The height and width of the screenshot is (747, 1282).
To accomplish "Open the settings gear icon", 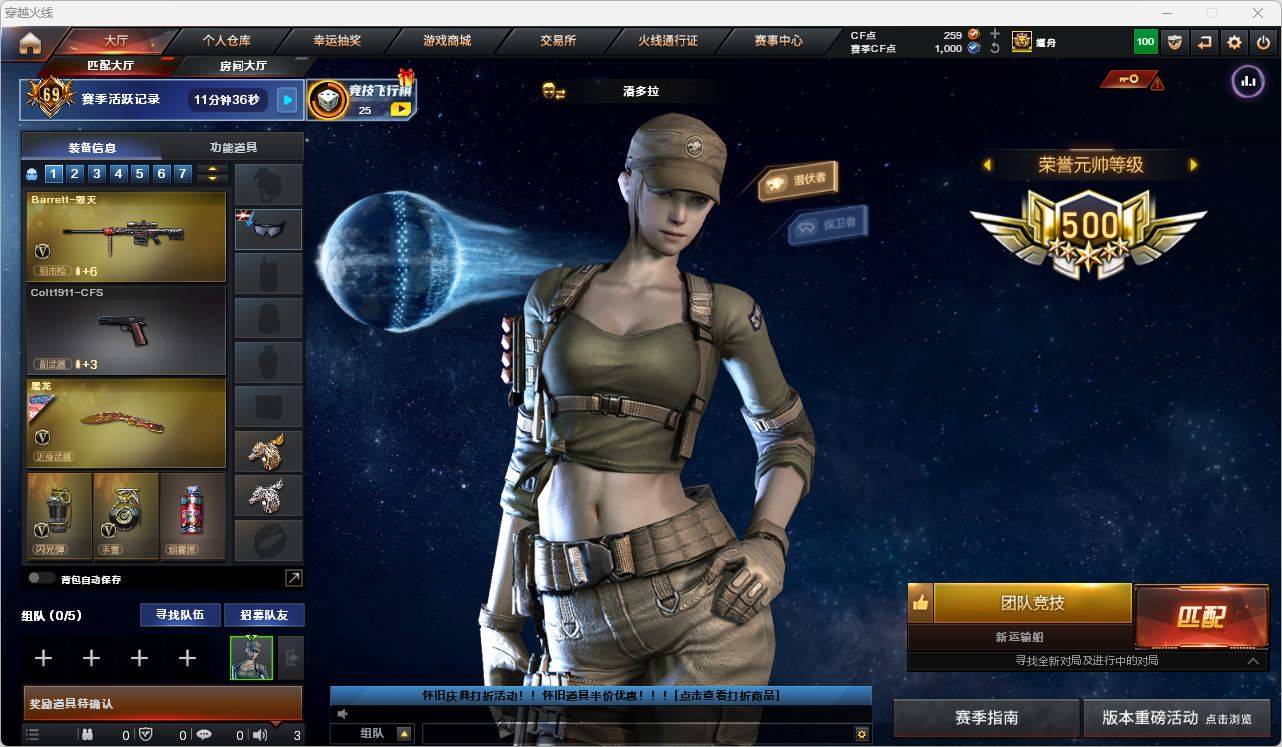I will pyautogui.click(x=1234, y=42).
